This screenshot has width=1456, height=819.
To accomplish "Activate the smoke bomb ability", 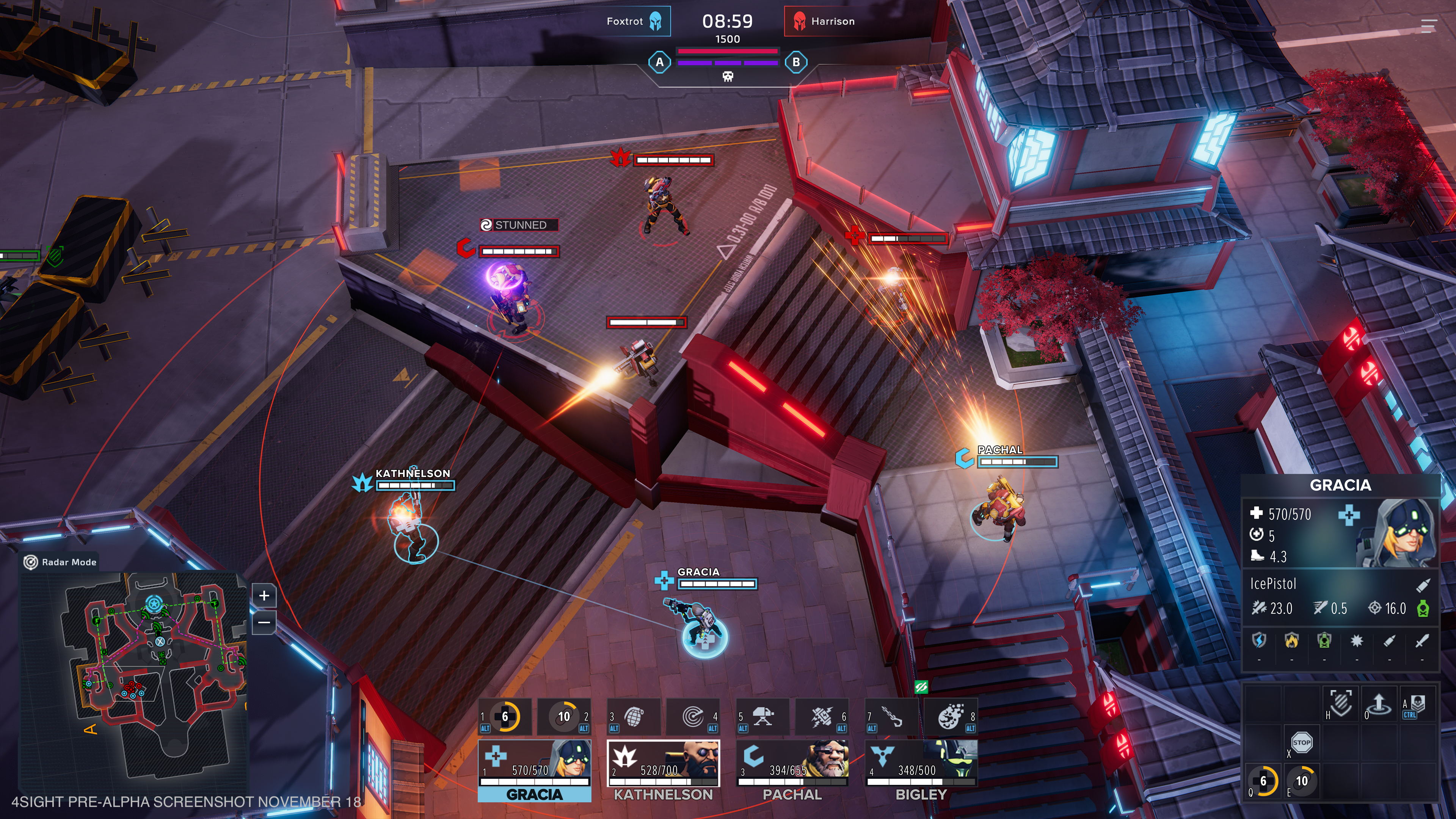I will [x=951, y=717].
